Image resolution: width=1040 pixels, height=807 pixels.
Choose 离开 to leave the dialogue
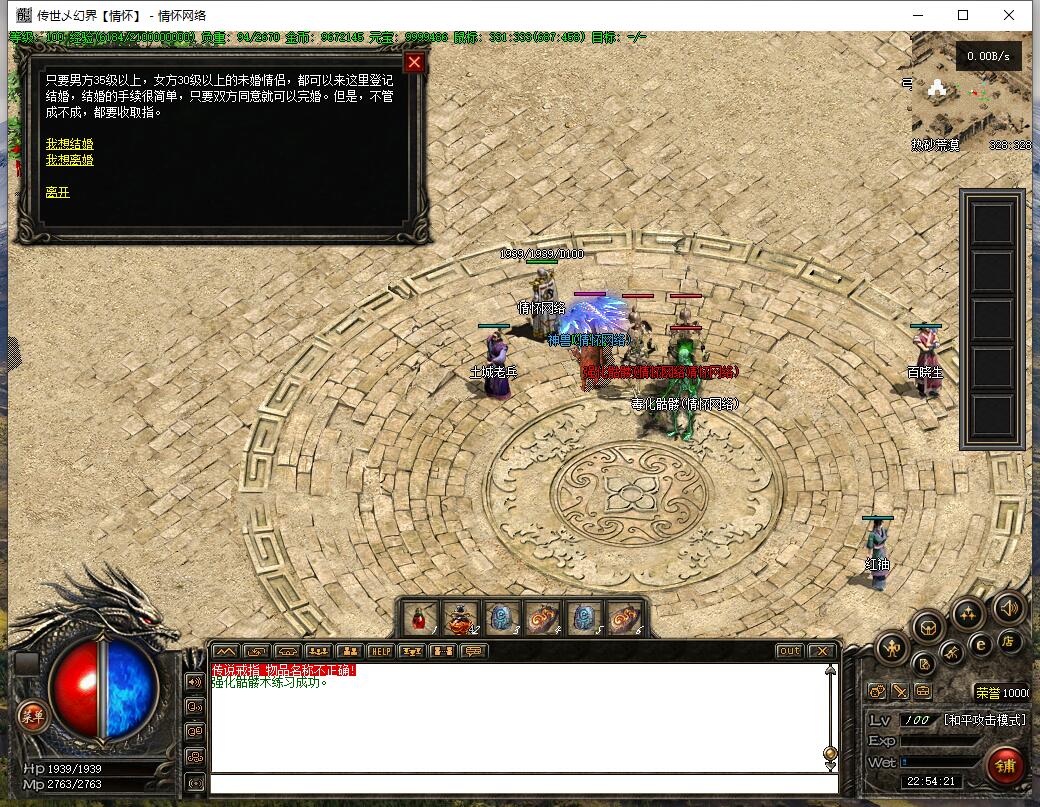pyautogui.click(x=57, y=192)
